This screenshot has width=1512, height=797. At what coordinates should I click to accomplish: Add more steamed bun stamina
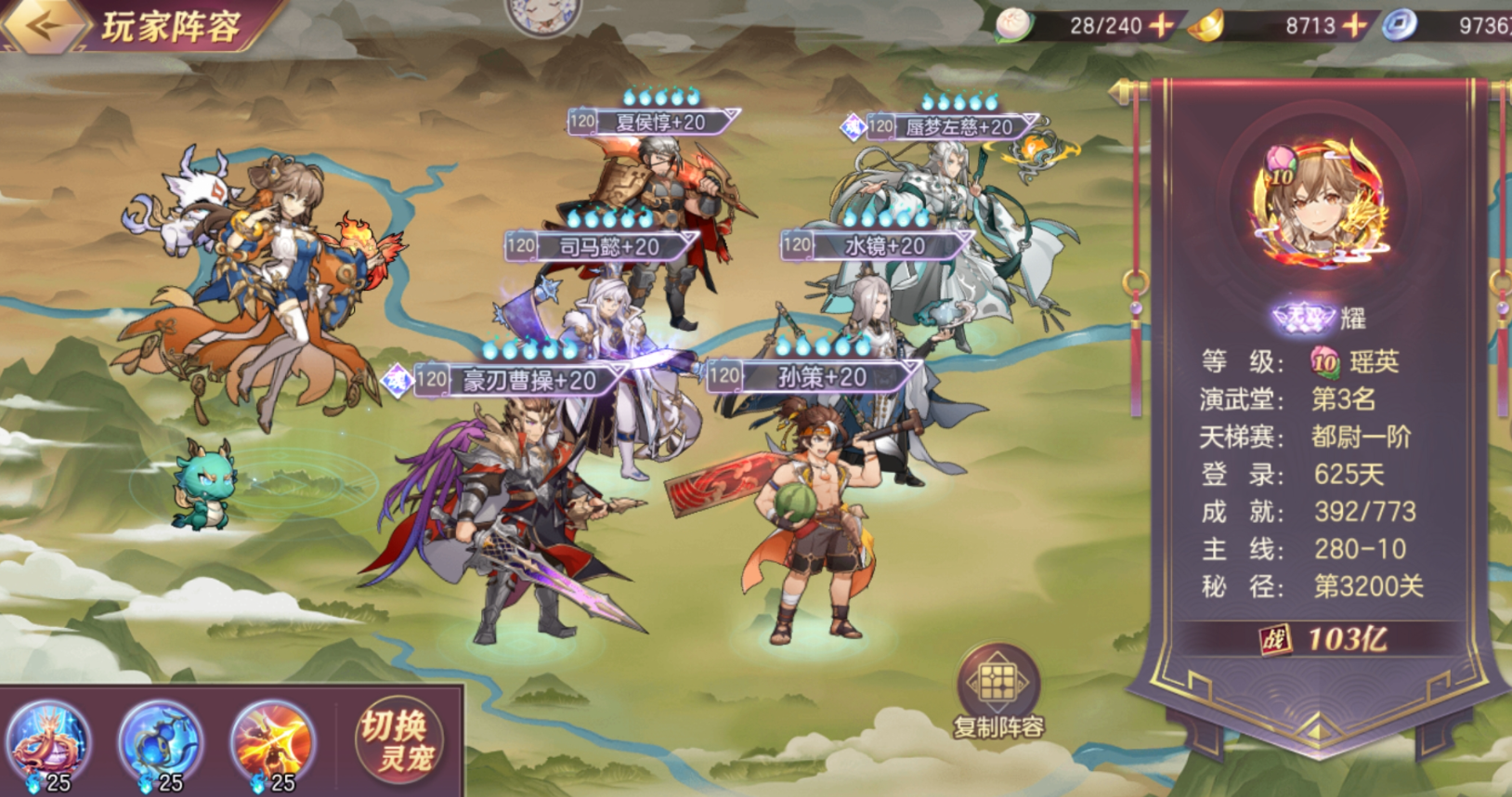tap(1161, 26)
